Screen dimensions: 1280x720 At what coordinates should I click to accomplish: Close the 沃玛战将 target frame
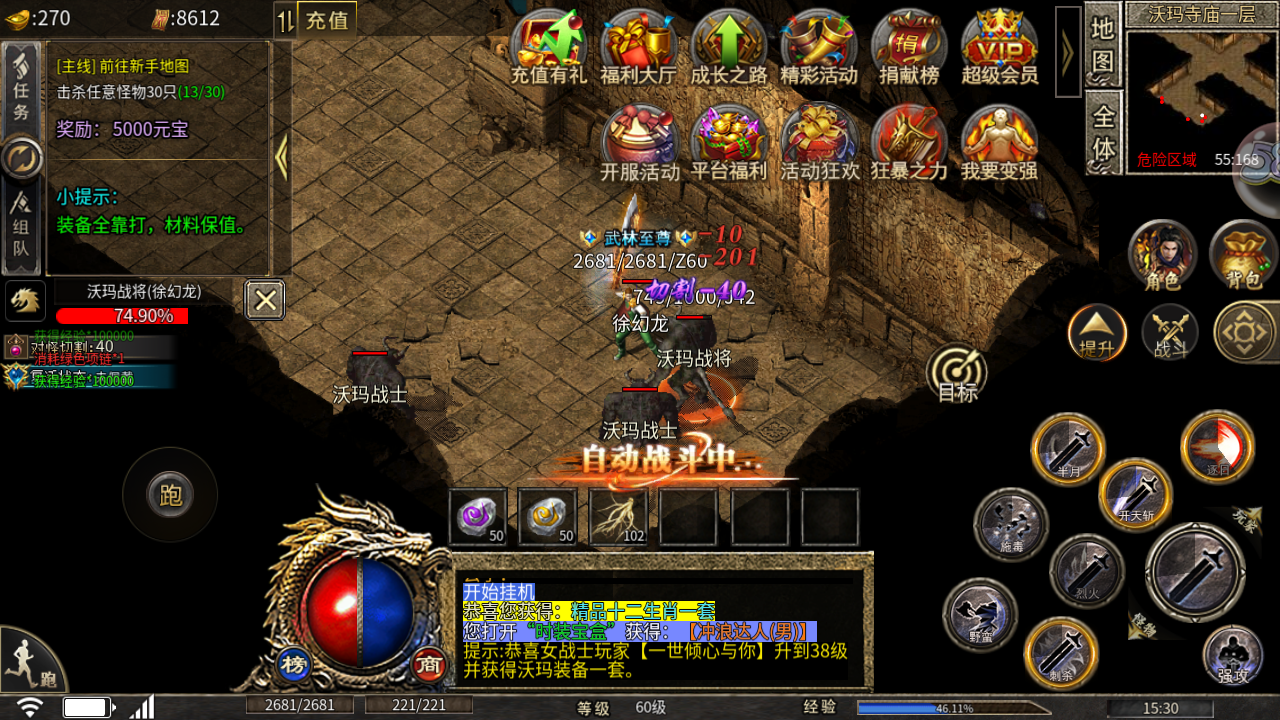265,299
